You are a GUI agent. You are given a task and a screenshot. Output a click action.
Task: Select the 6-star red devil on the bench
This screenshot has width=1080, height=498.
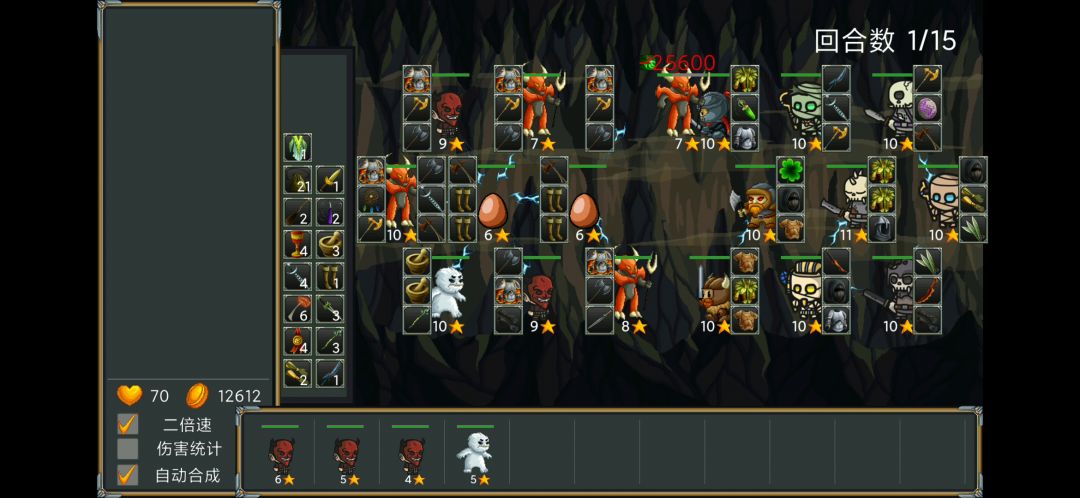pyautogui.click(x=281, y=455)
